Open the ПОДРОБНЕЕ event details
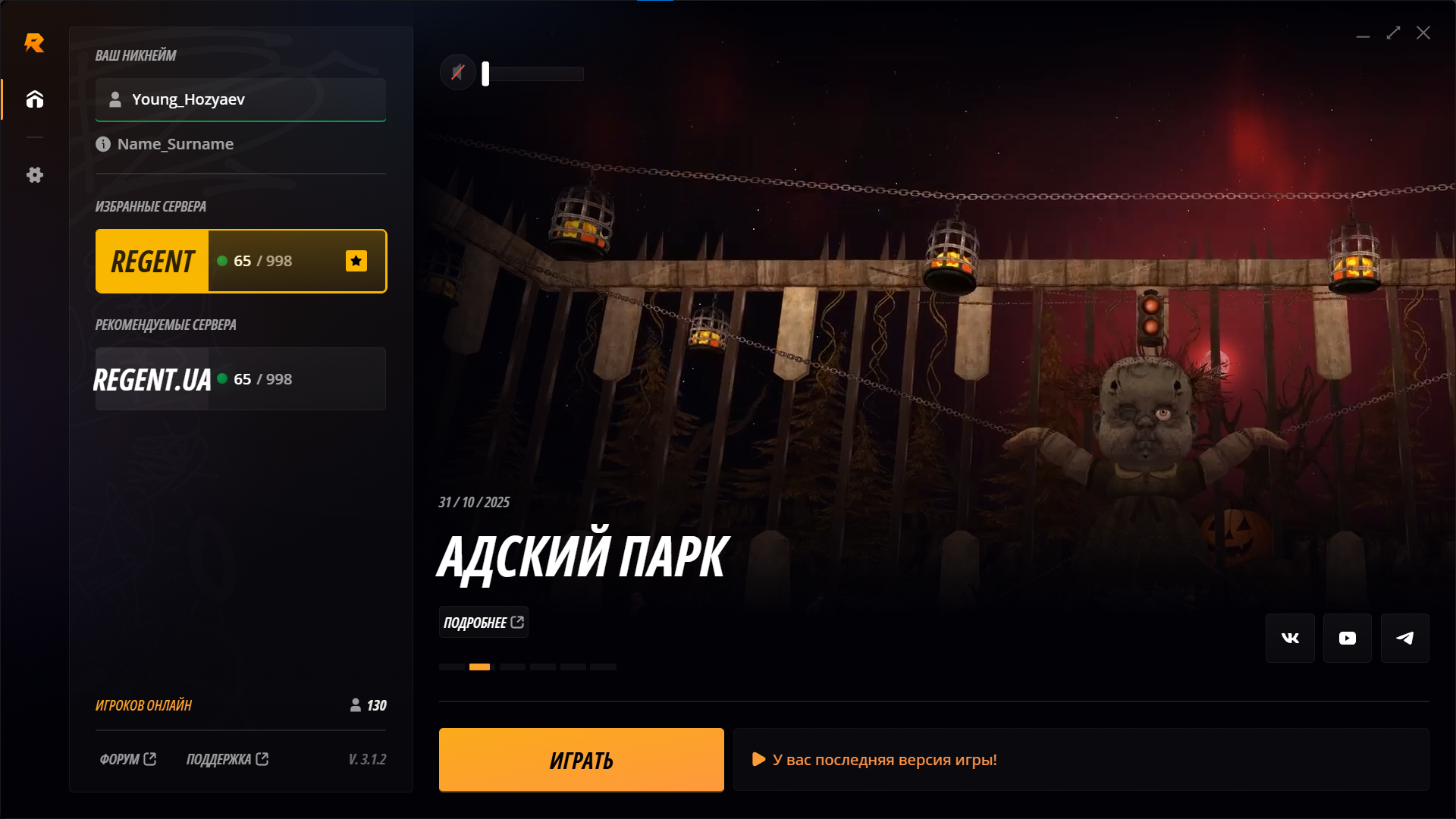This screenshot has height=819, width=1456. tap(483, 622)
